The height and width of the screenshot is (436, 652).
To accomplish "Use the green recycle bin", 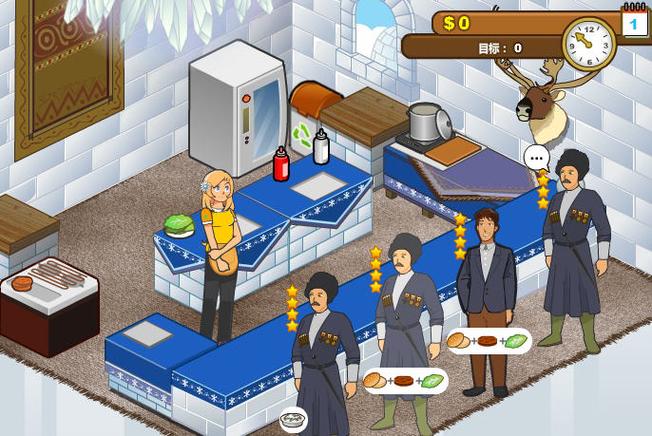I will (x=301, y=135).
